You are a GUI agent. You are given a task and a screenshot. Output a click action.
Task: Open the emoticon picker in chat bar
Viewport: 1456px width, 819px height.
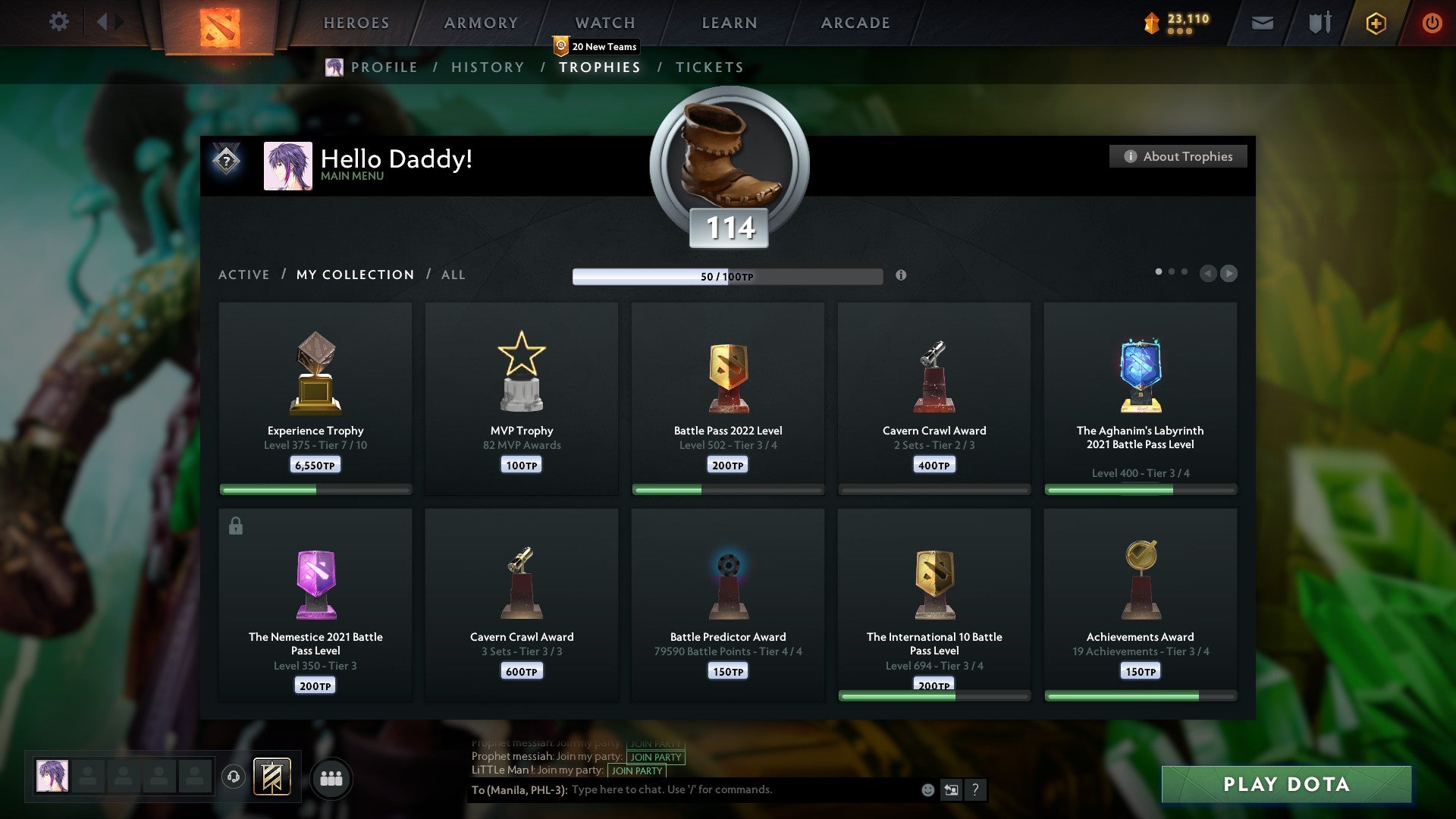pos(927,790)
